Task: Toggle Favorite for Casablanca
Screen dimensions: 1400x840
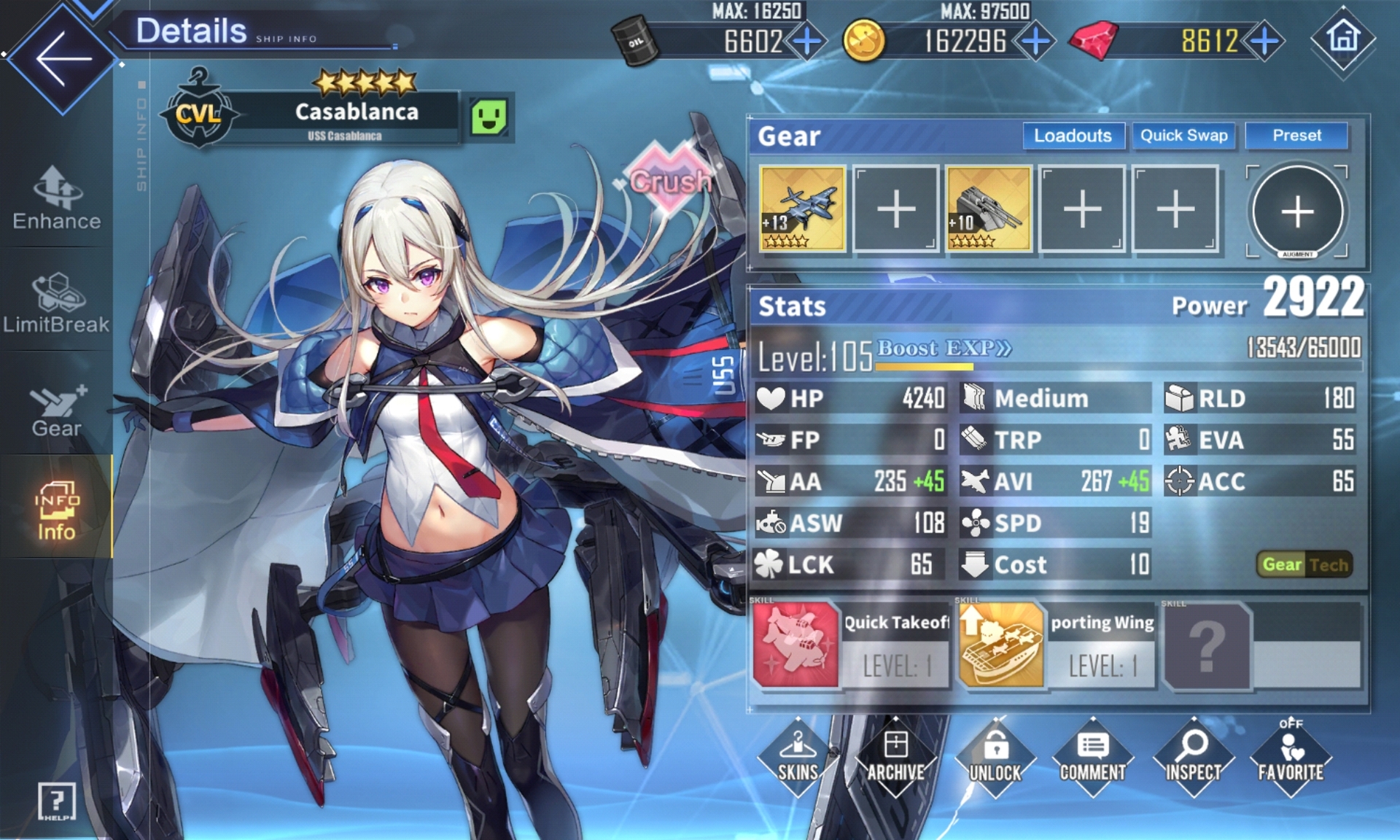Action: click(x=1290, y=757)
